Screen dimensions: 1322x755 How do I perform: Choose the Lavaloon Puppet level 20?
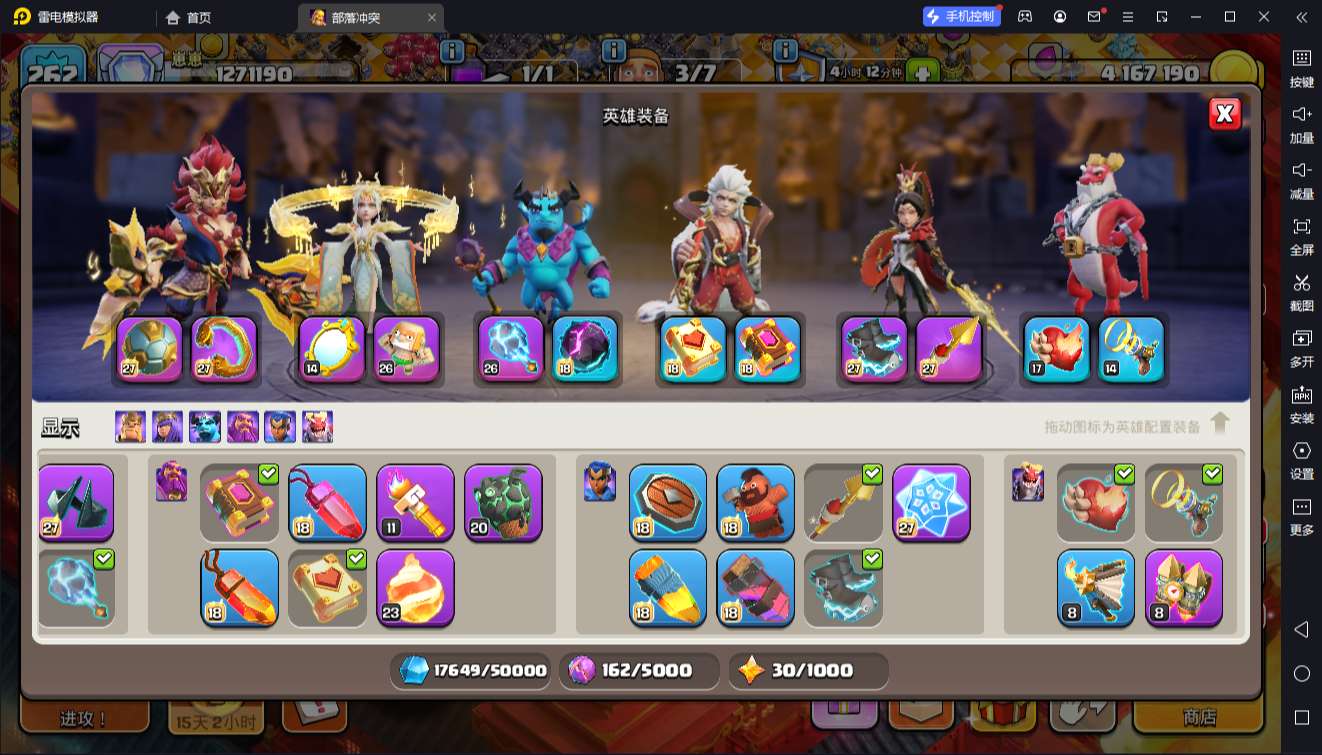click(x=503, y=502)
